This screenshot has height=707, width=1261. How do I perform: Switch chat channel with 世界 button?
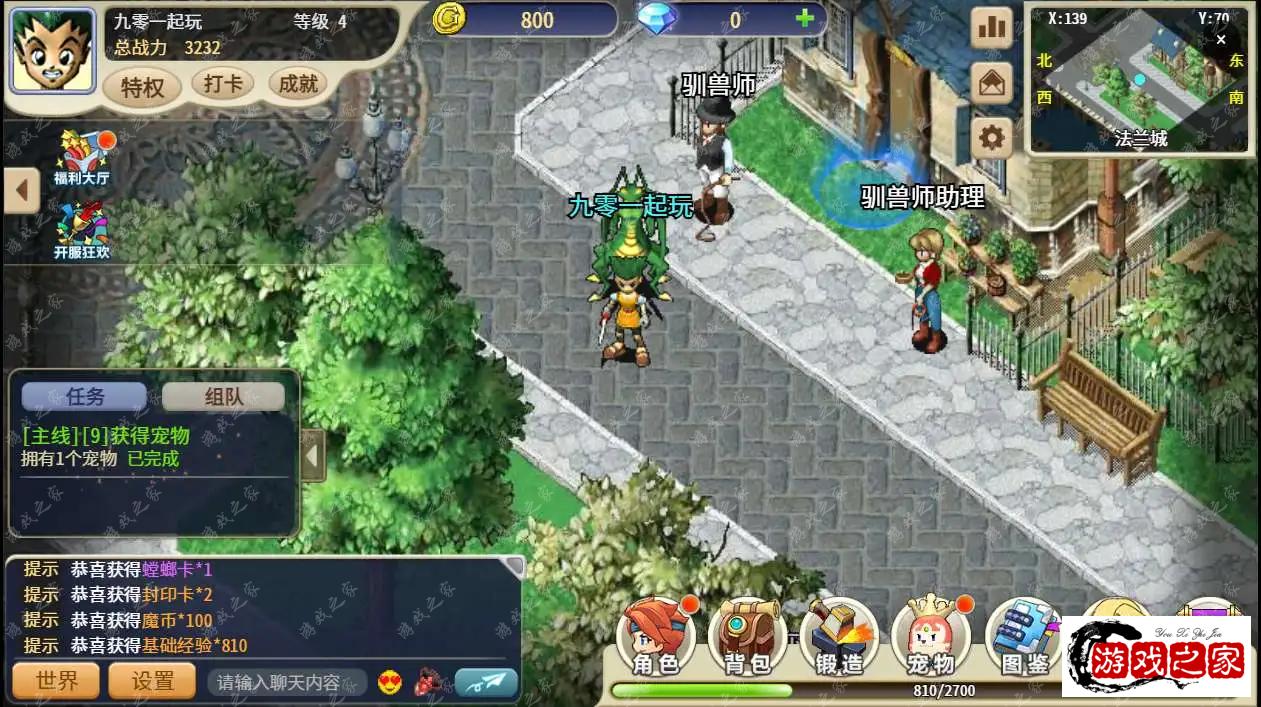point(56,682)
